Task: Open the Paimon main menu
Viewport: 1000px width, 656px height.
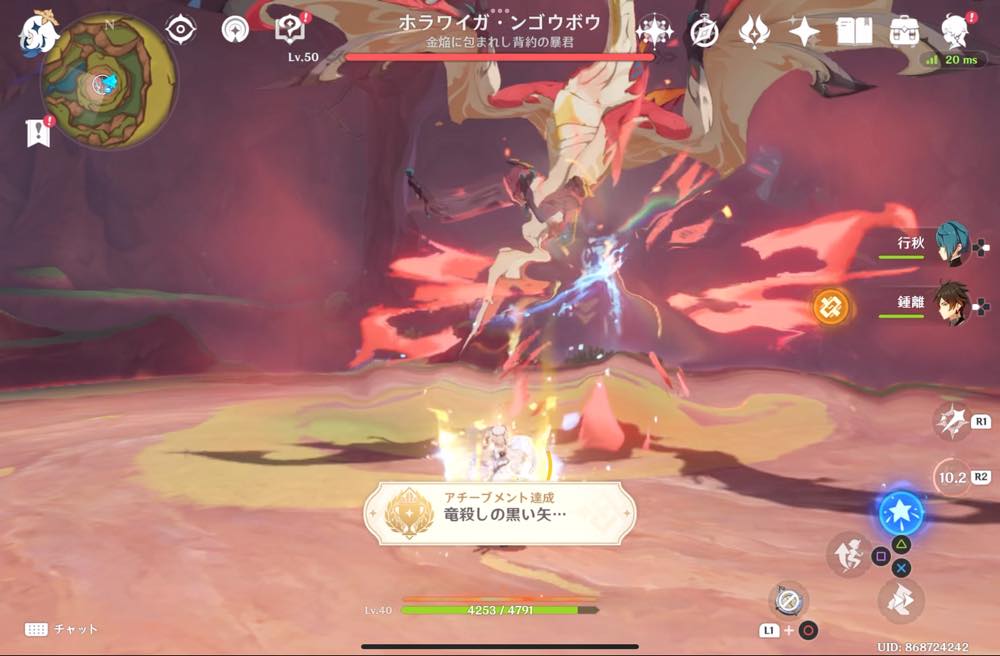Action: tap(38, 33)
